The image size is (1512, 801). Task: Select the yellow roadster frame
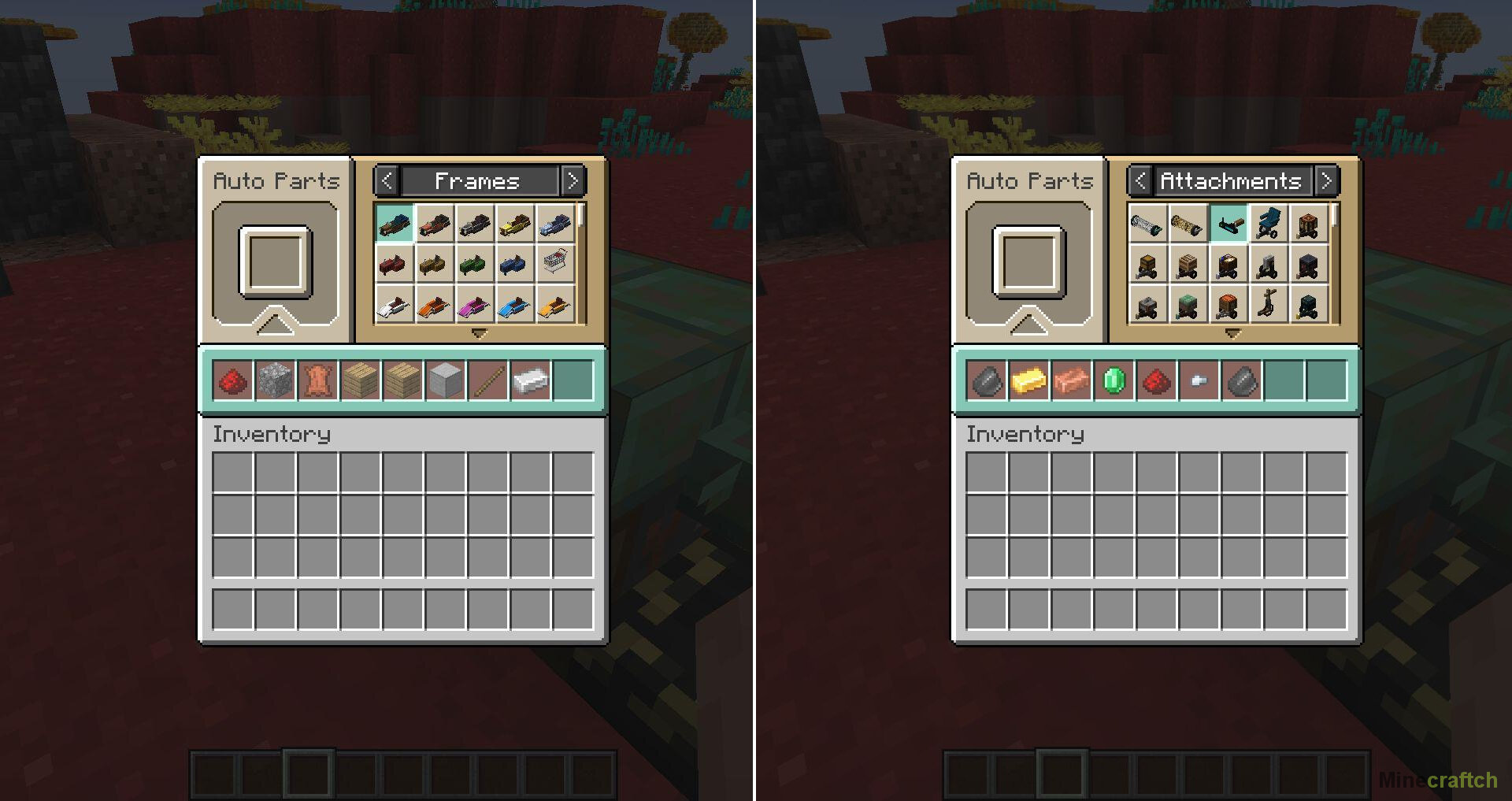[515, 224]
